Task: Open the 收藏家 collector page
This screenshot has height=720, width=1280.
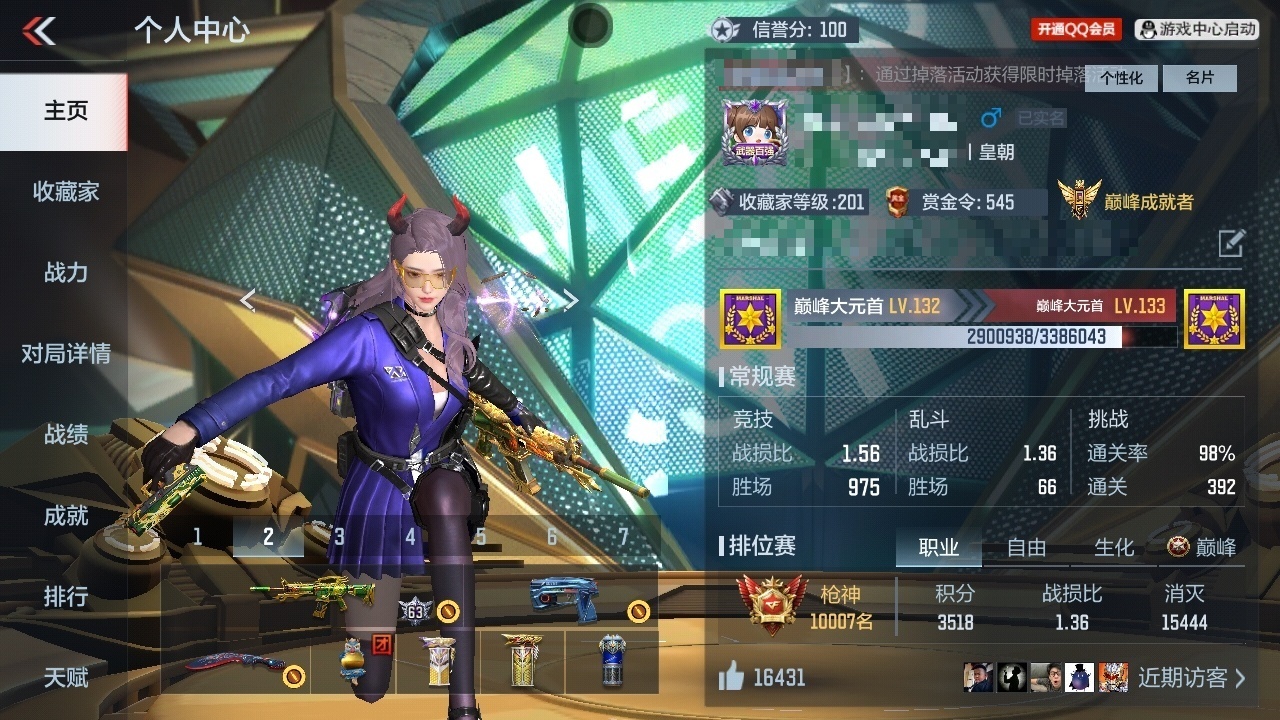Action: (65, 191)
